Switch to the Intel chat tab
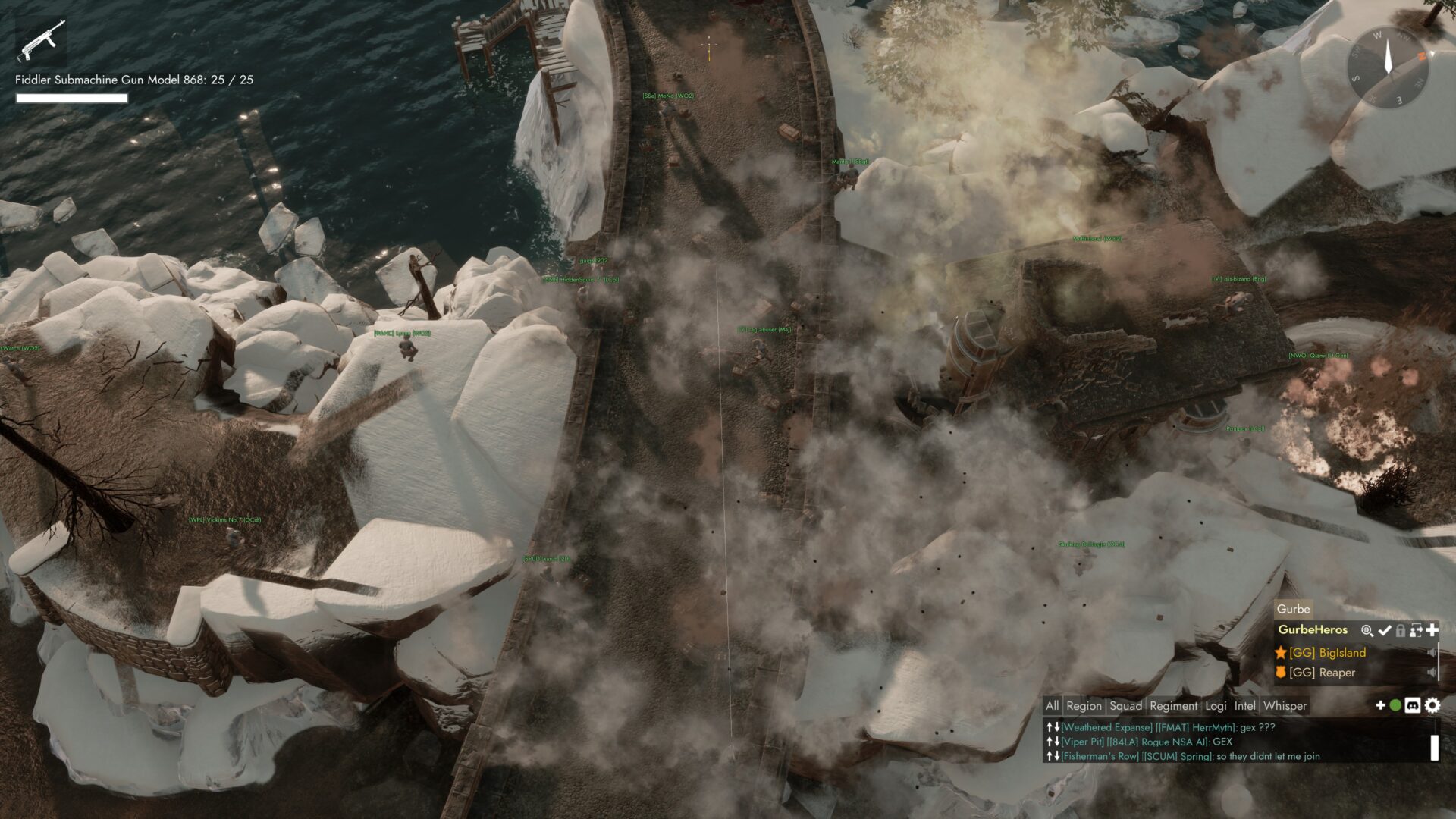Viewport: 1456px width, 819px height. (x=1244, y=706)
